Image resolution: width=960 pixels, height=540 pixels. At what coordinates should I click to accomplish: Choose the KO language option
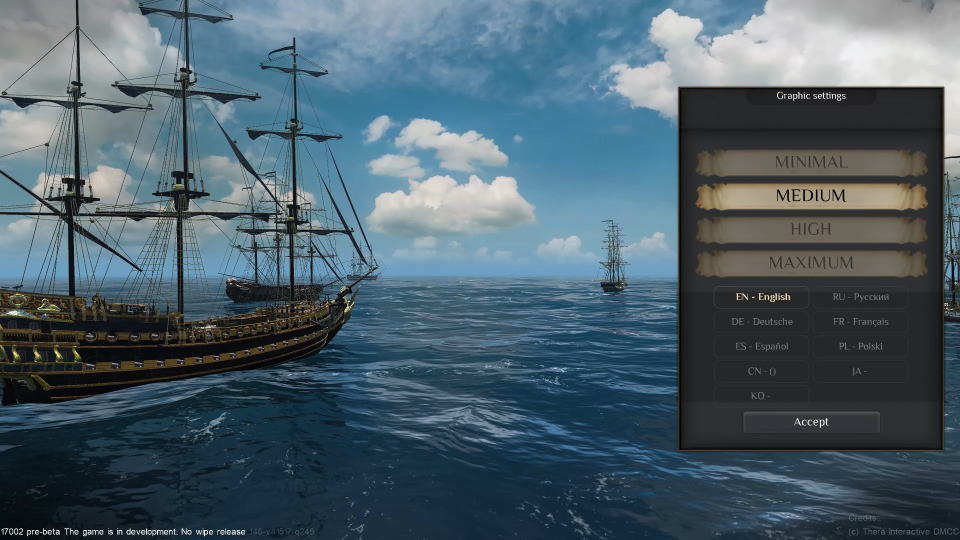(x=762, y=395)
